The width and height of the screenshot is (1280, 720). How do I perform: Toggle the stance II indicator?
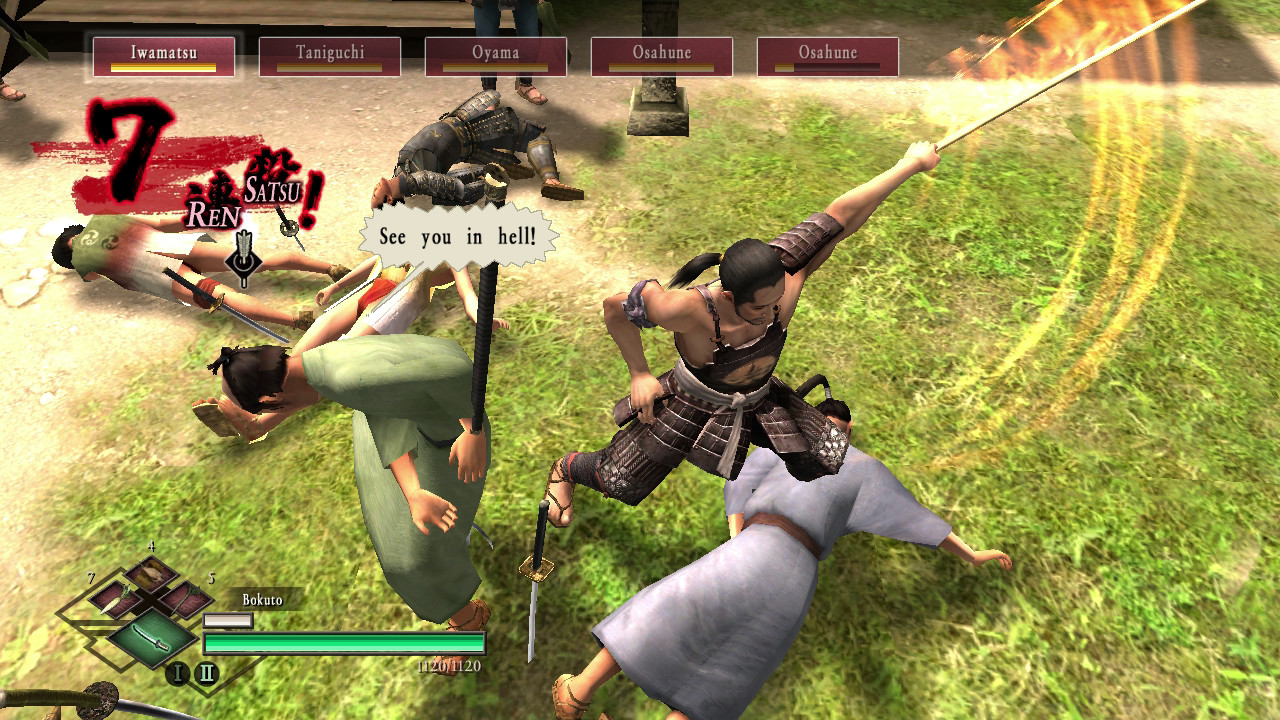[x=206, y=672]
